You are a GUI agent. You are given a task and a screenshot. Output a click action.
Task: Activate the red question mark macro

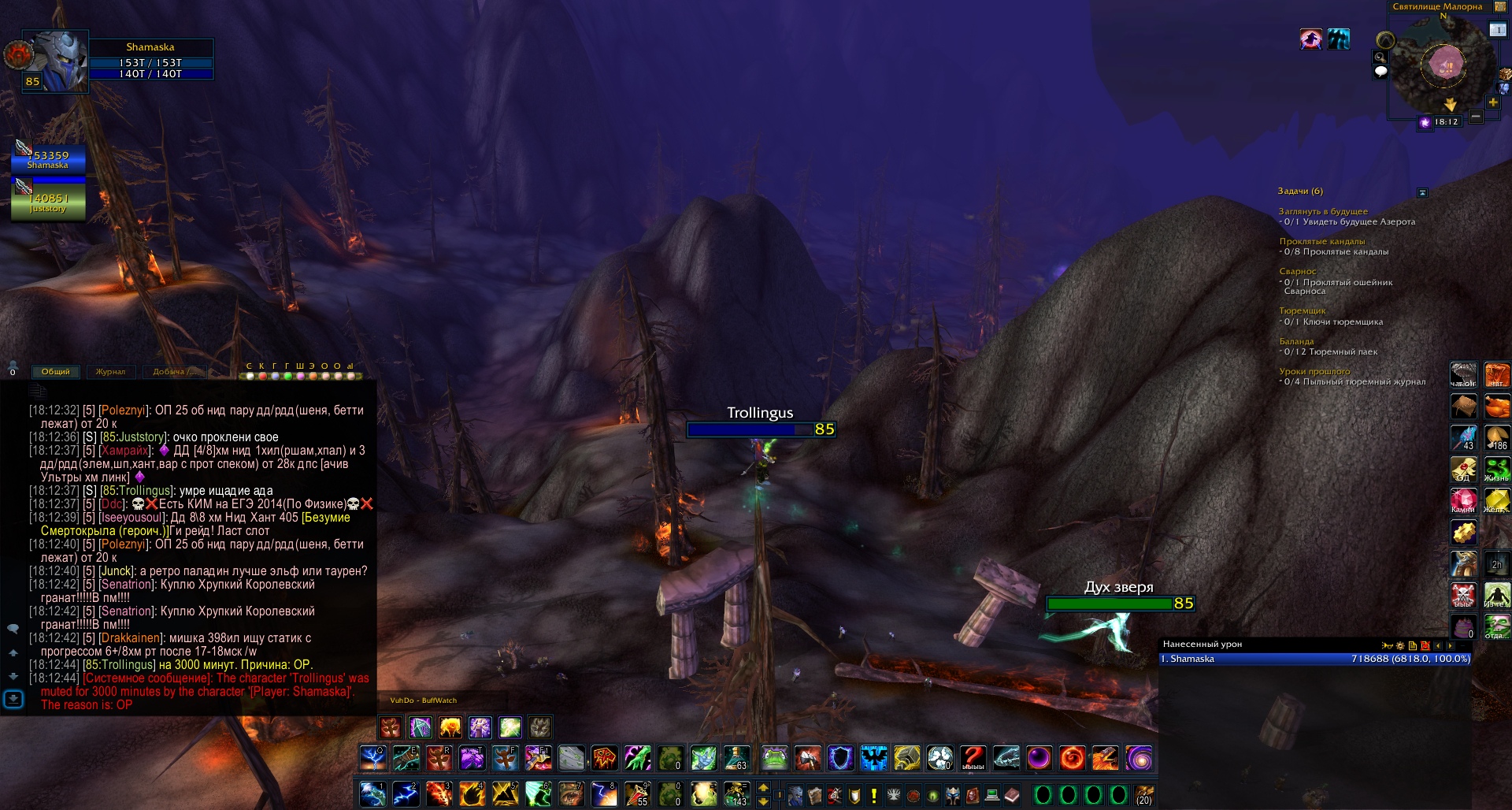pyautogui.click(x=973, y=758)
